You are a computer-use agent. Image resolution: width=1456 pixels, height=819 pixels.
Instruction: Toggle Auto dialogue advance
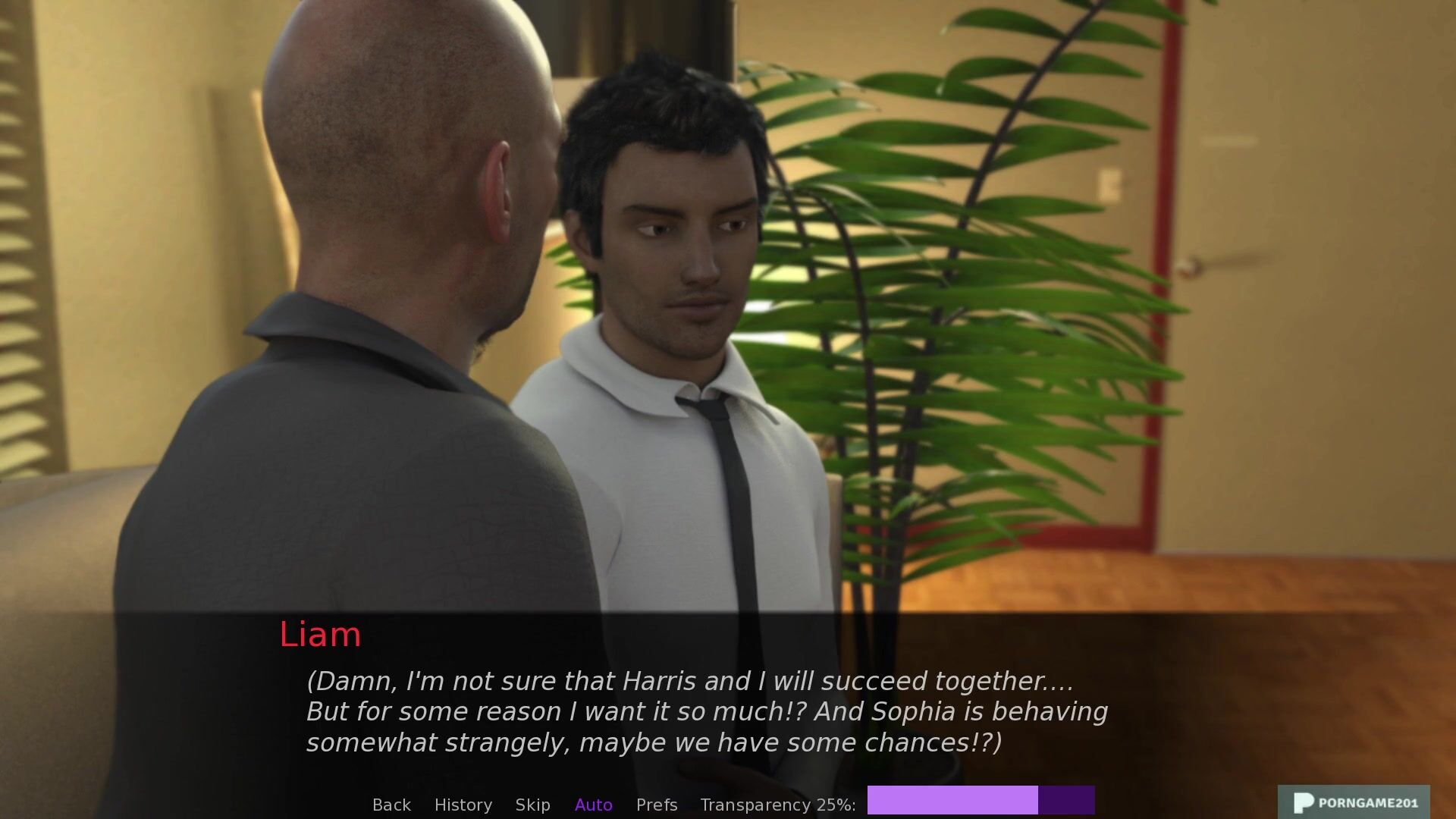point(593,805)
